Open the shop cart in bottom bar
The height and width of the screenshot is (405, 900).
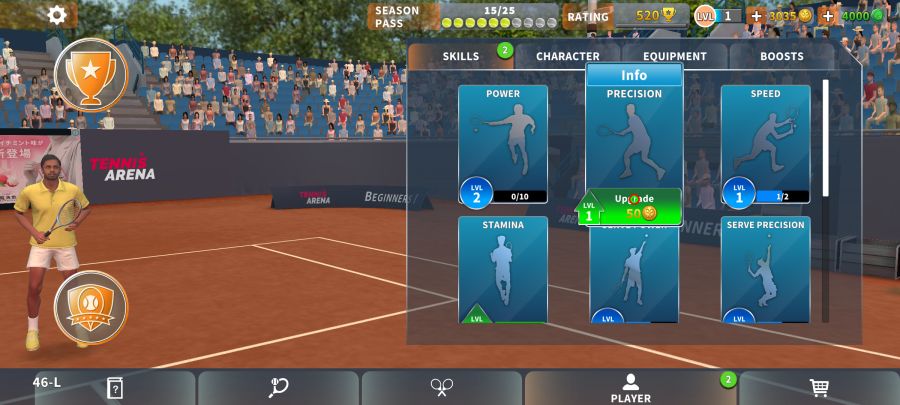coord(819,388)
